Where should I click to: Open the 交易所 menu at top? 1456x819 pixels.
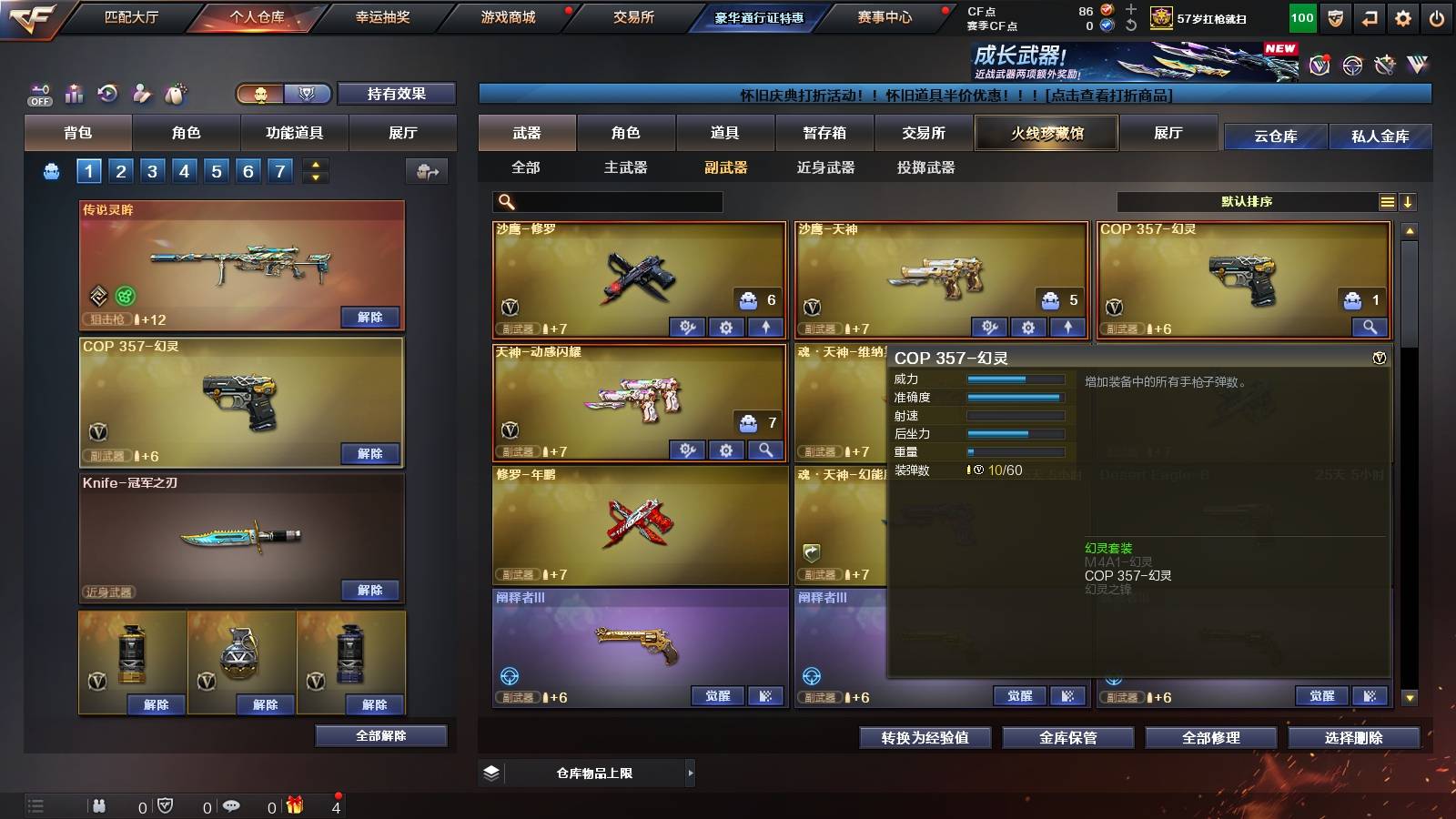click(635, 15)
